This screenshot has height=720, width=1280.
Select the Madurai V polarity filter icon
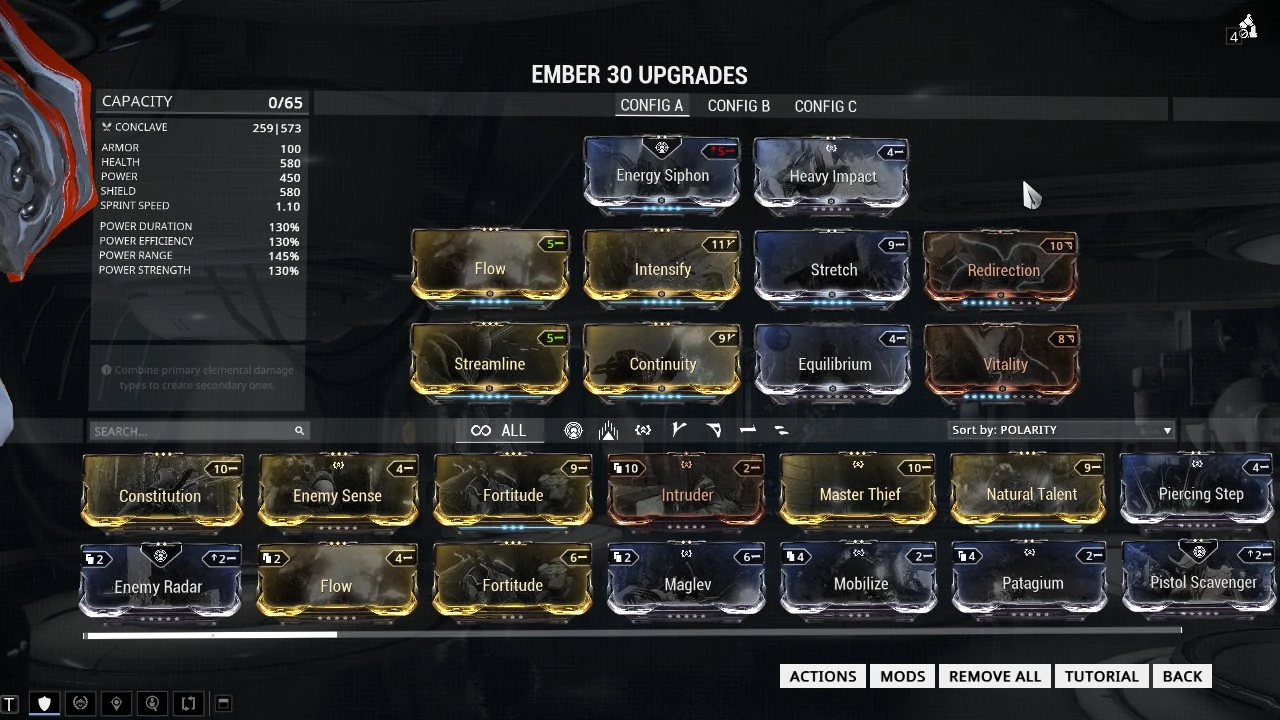click(x=679, y=430)
